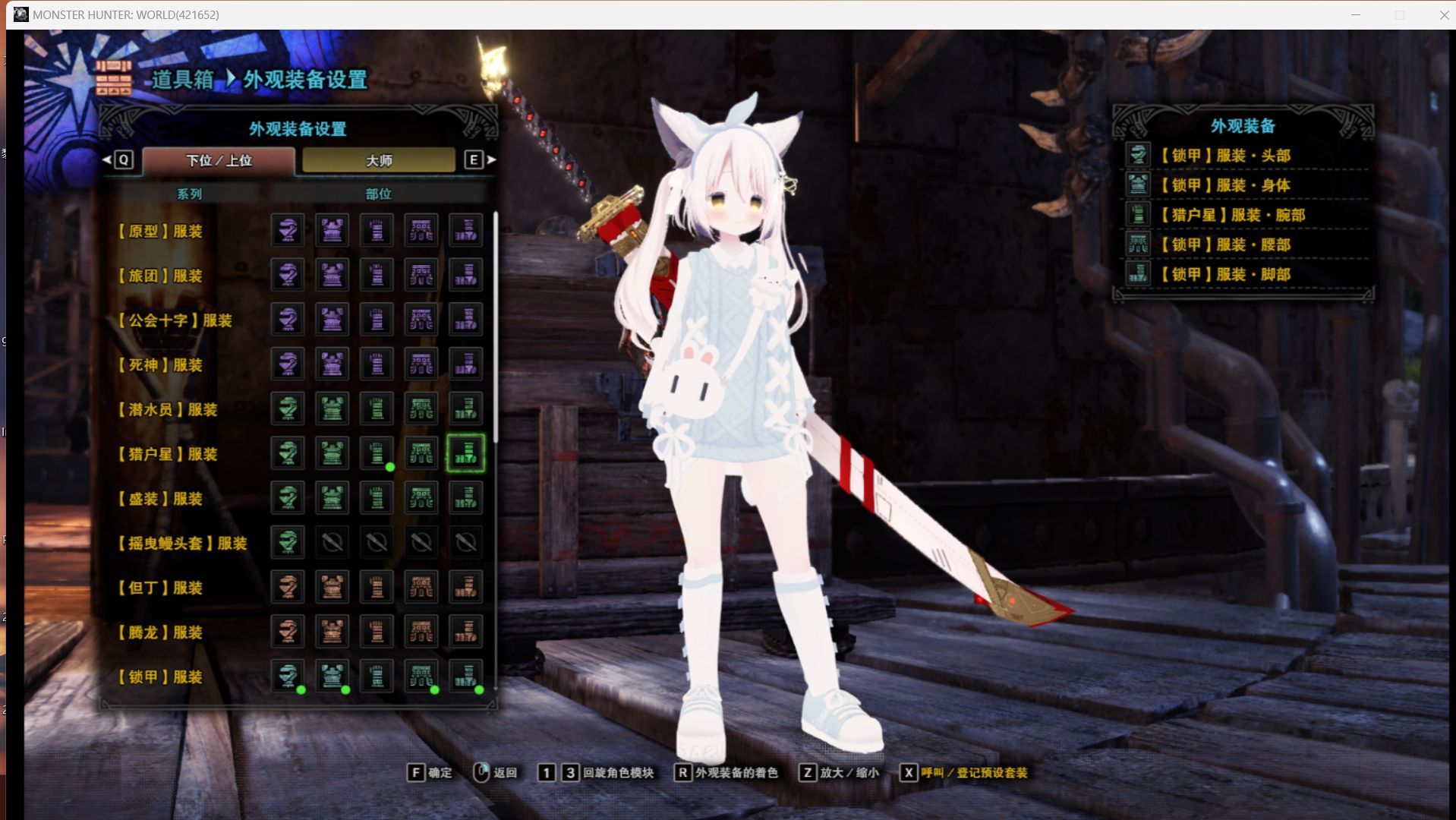Choose the 【原型】服装 head piece icon
This screenshot has width=1456, height=820.
(x=288, y=230)
